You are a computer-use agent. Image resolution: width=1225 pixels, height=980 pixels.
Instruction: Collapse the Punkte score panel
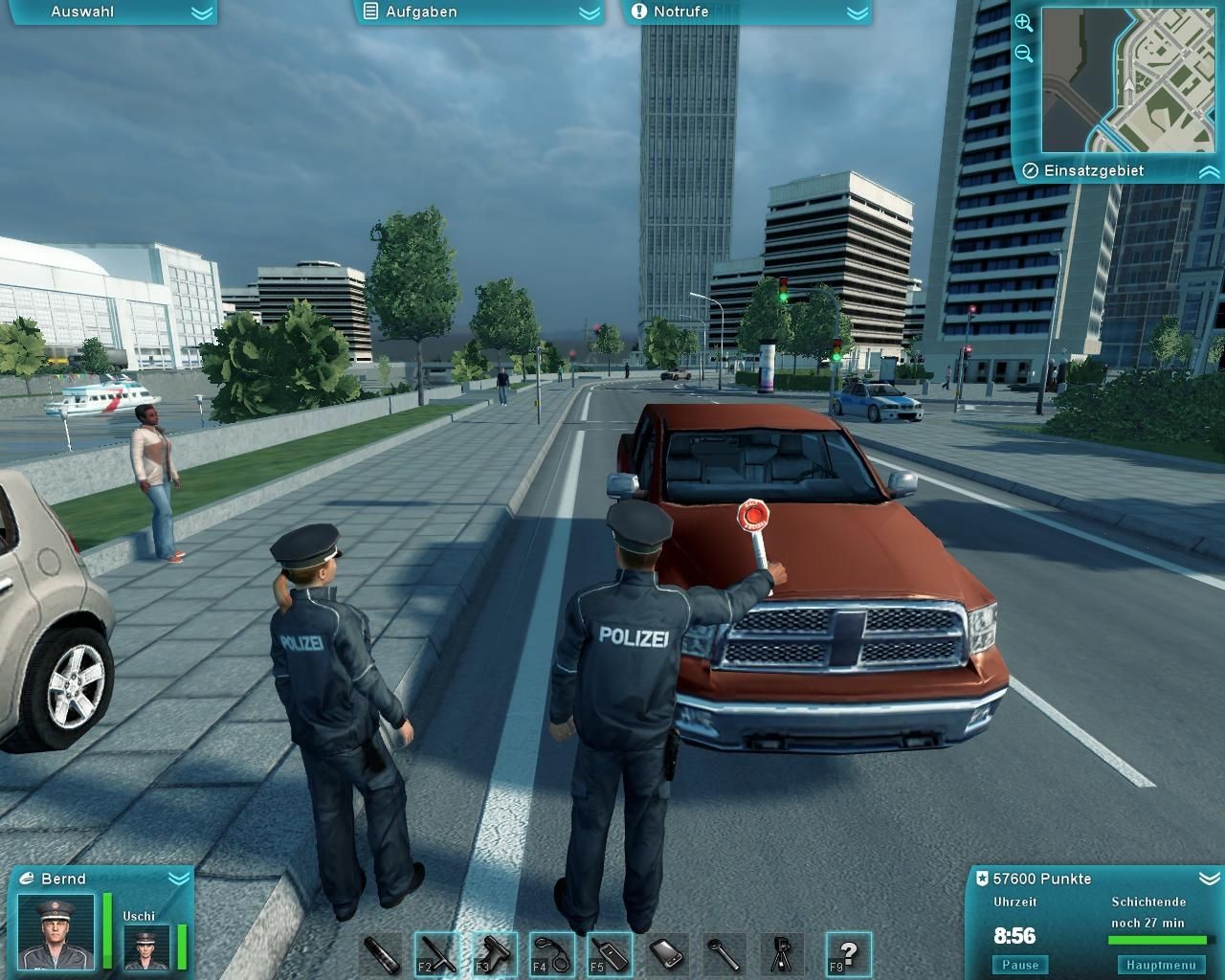click(1208, 878)
